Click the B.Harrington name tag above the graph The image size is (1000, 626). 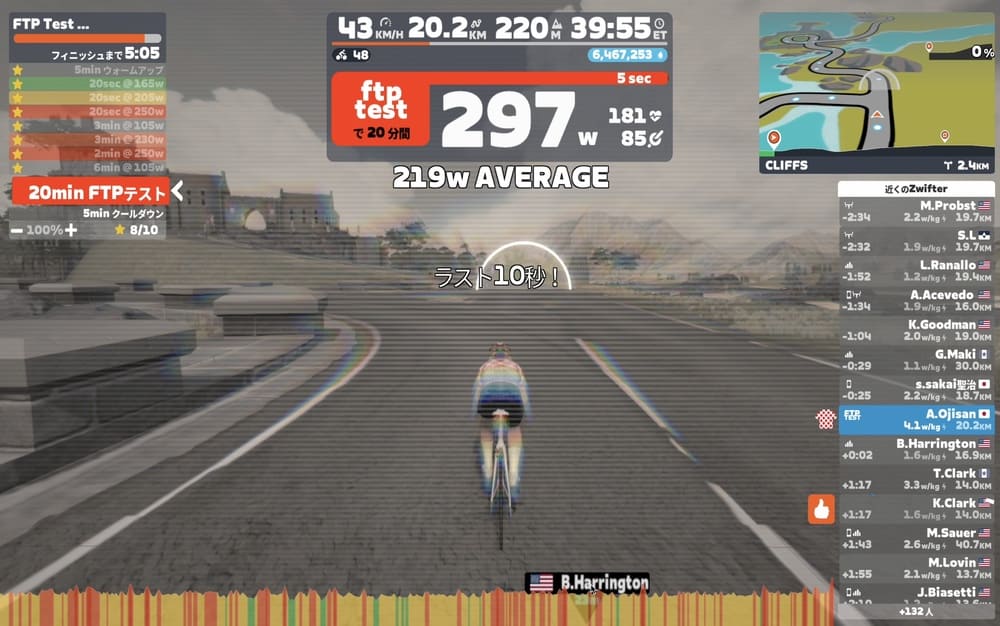588,583
